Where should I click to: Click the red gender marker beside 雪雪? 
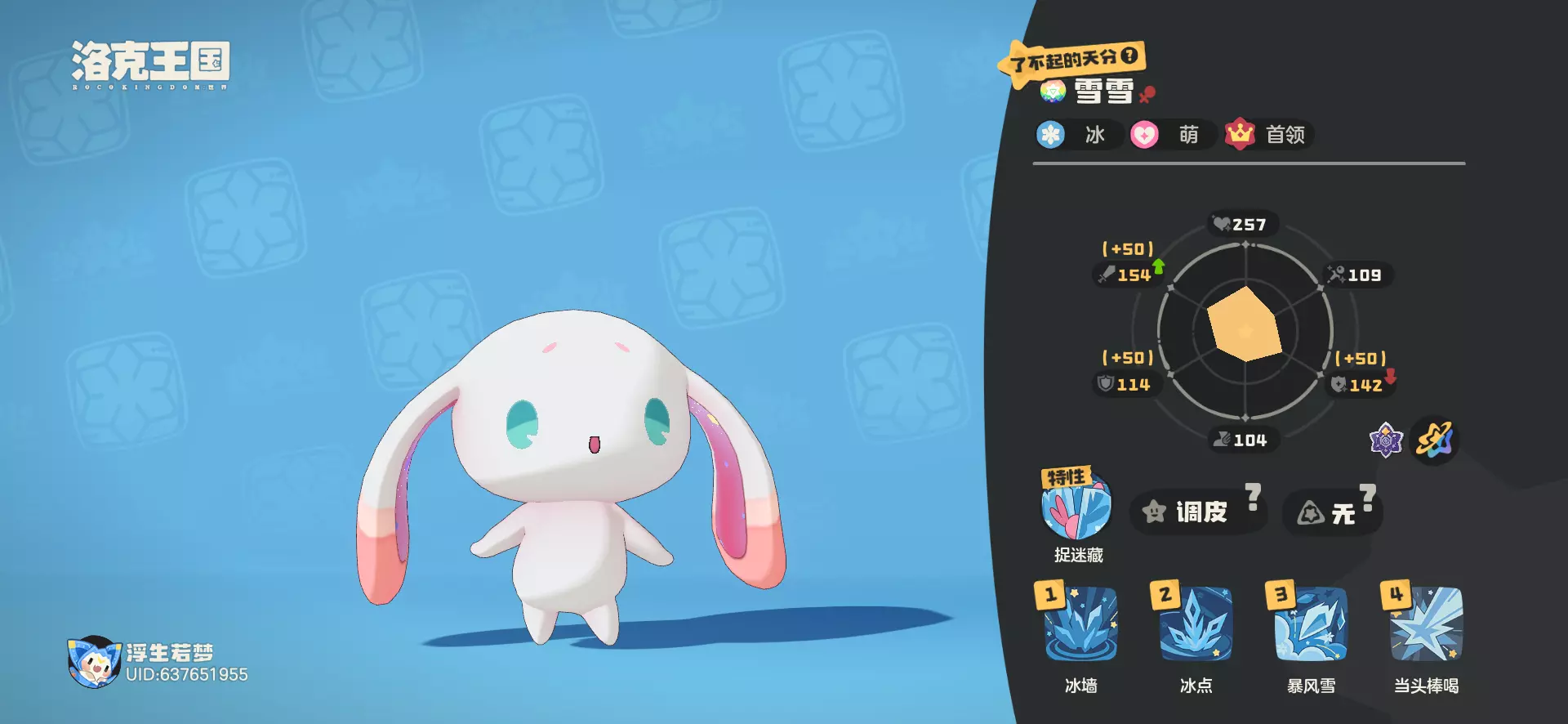coord(1147,94)
